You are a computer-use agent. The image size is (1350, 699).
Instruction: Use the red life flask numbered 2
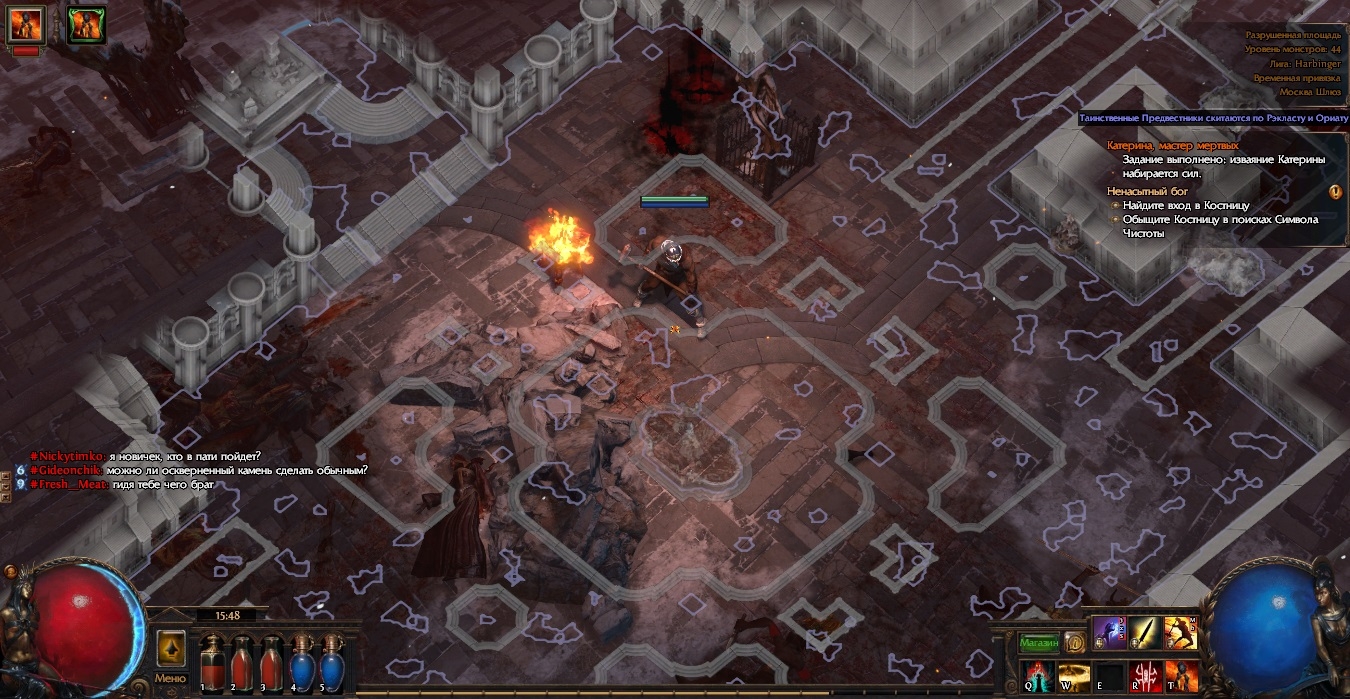point(241,663)
